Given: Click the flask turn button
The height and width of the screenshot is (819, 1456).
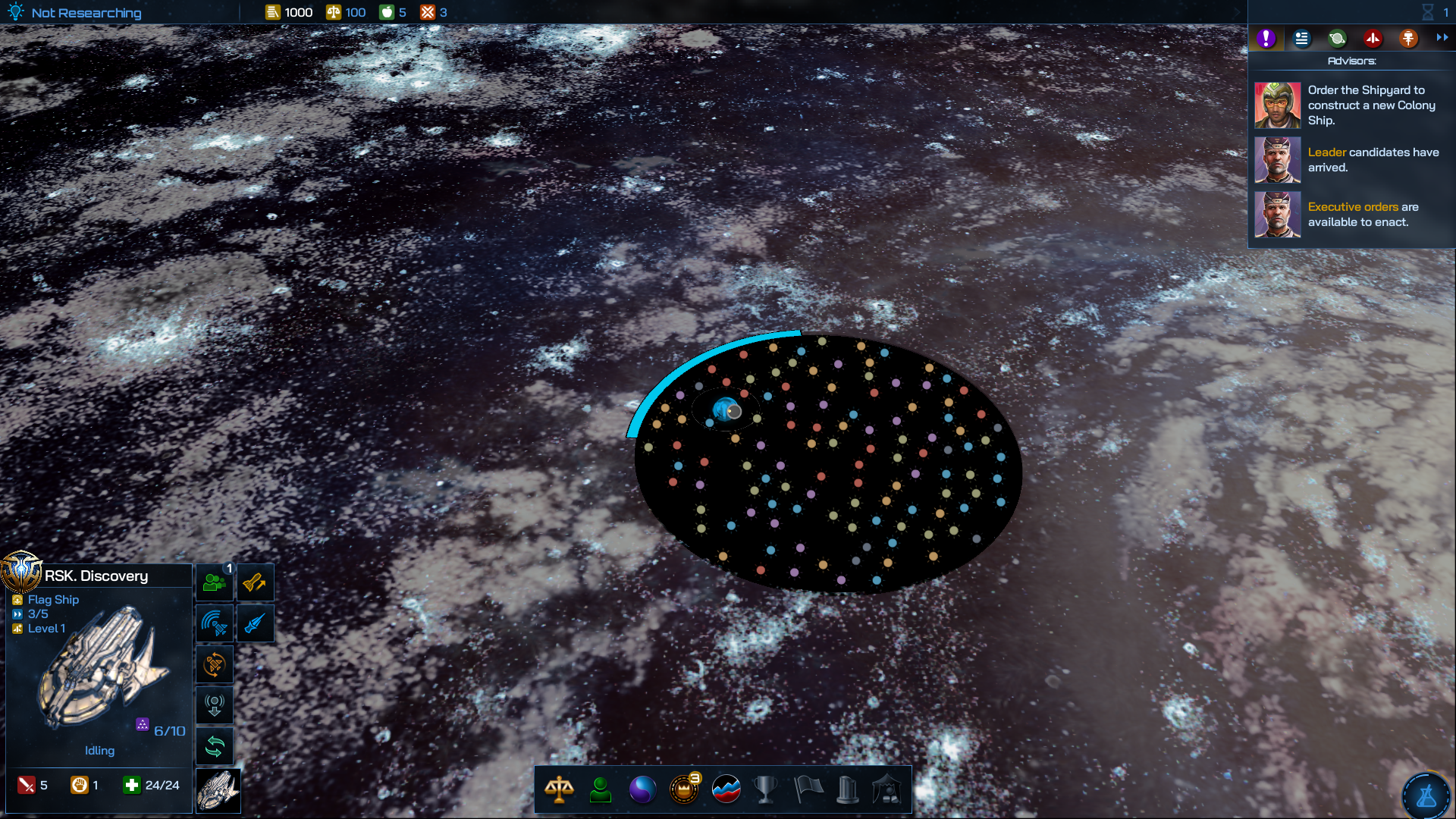Looking at the screenshot, I should point(1426,795).
